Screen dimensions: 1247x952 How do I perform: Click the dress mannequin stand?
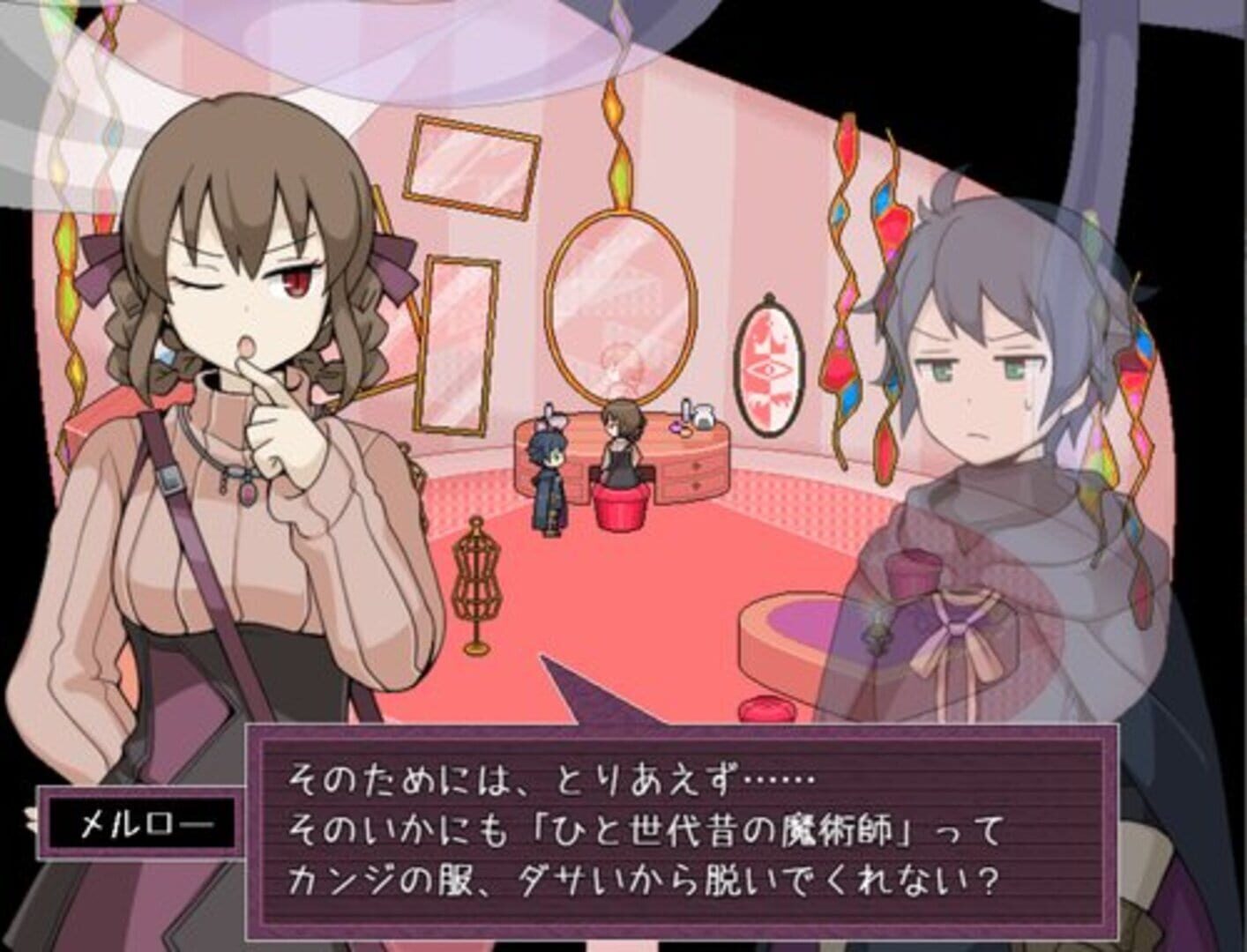pos(476,582)
